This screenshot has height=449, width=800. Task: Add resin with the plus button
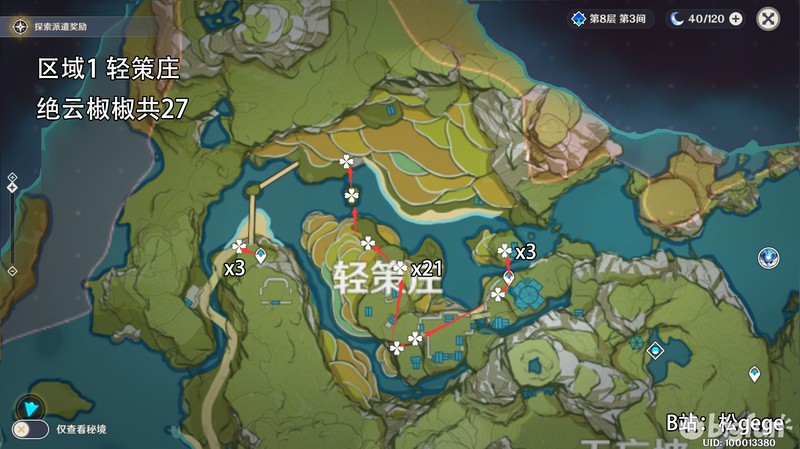[x=736, y=19]
